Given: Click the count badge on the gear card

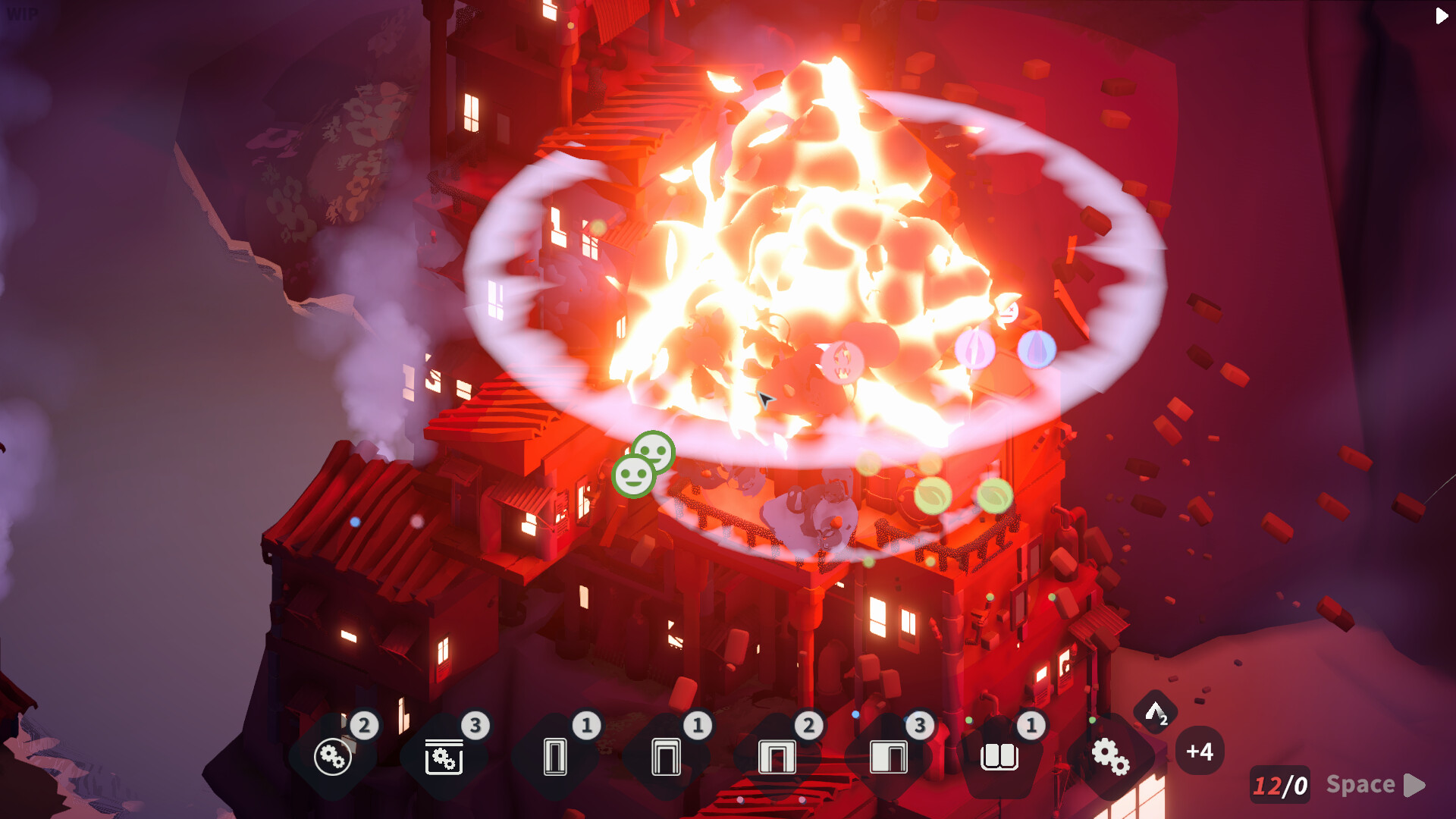Looking at the screenshot, I should (x=365, y=725).
